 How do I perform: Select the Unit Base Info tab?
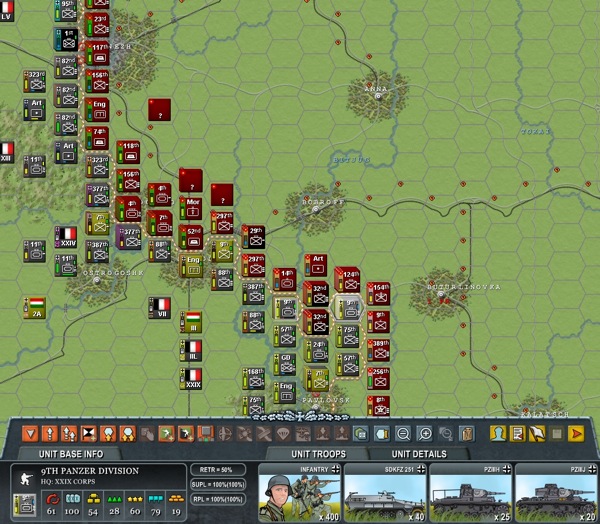click(92, 454)
